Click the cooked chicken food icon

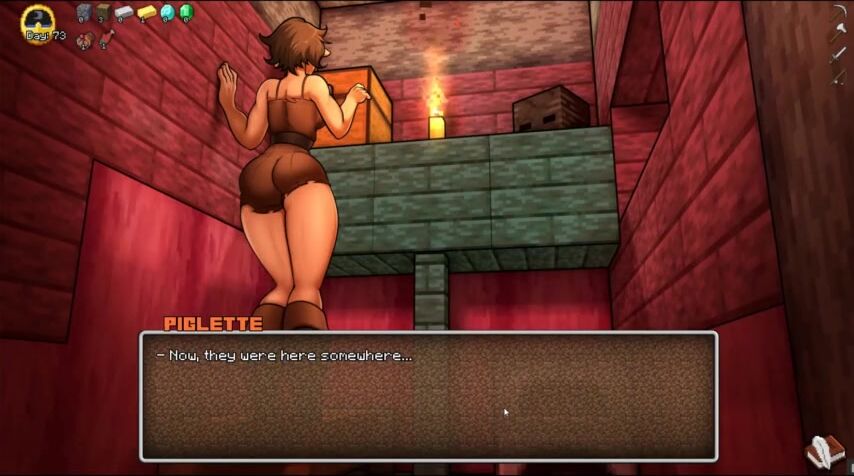[84, 39]
